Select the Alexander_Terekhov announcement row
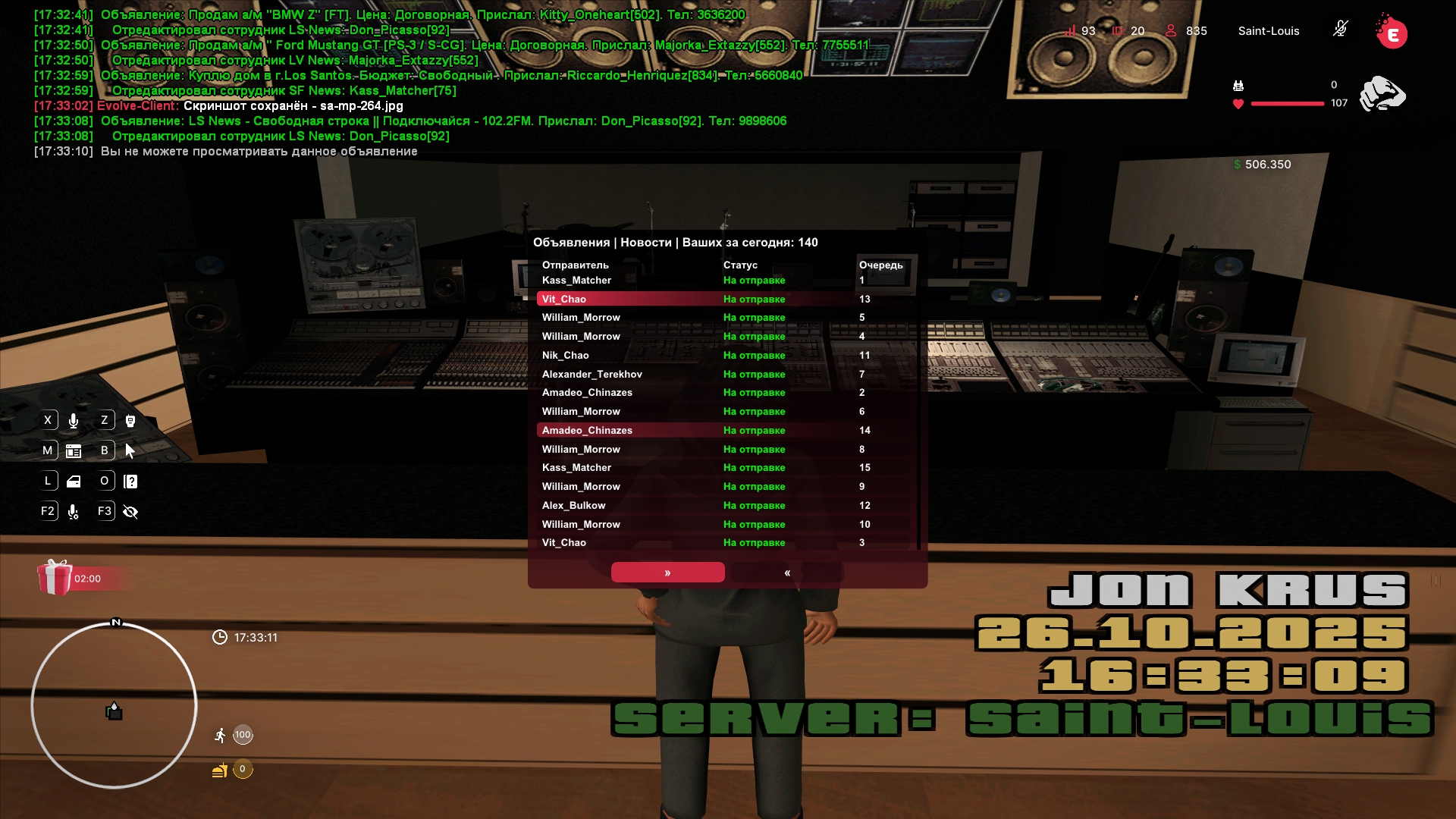This screenshot has width=1456, height=819. coord(726,375)
